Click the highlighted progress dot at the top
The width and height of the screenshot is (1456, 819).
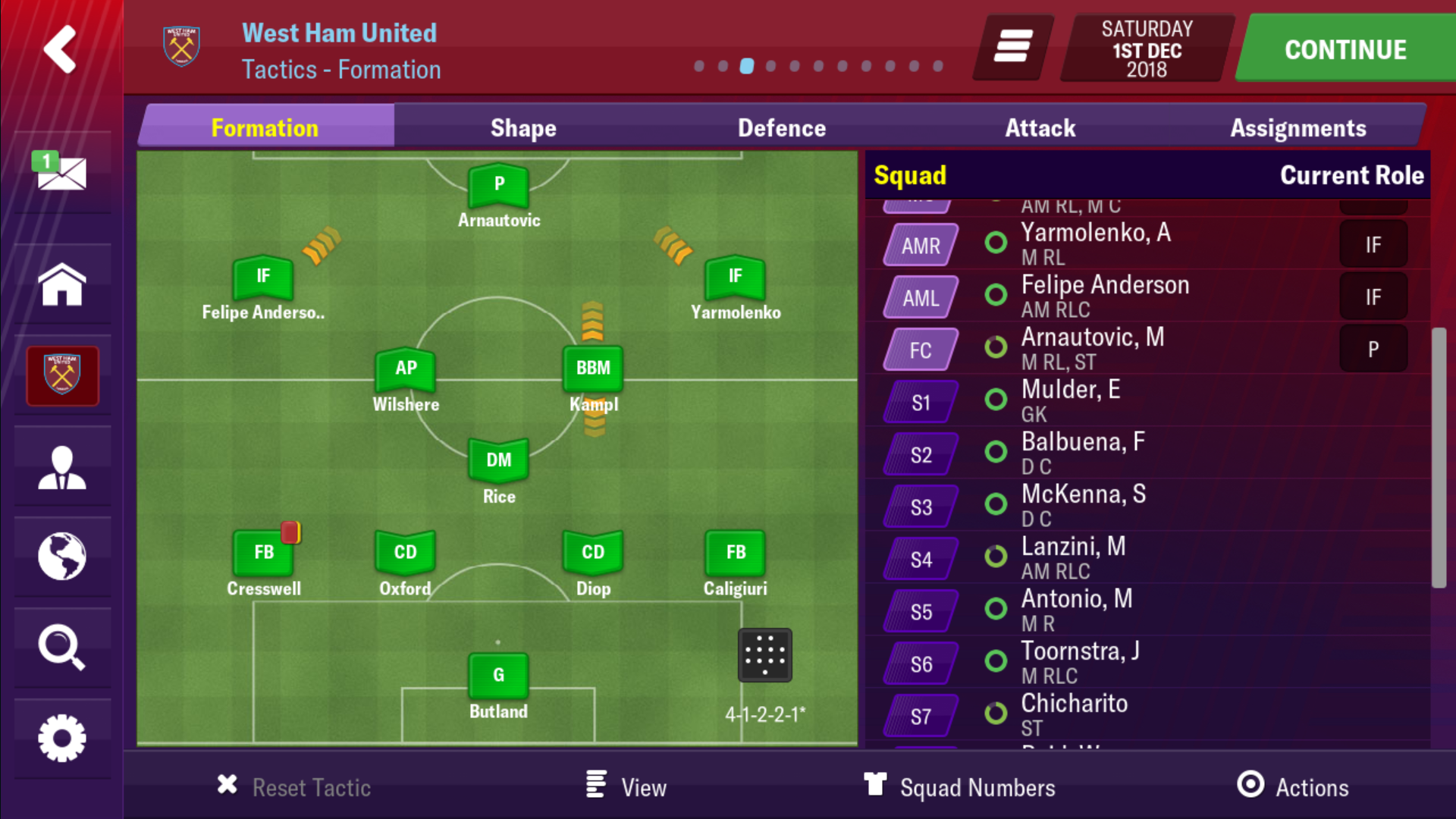click(x=746, y=66)
